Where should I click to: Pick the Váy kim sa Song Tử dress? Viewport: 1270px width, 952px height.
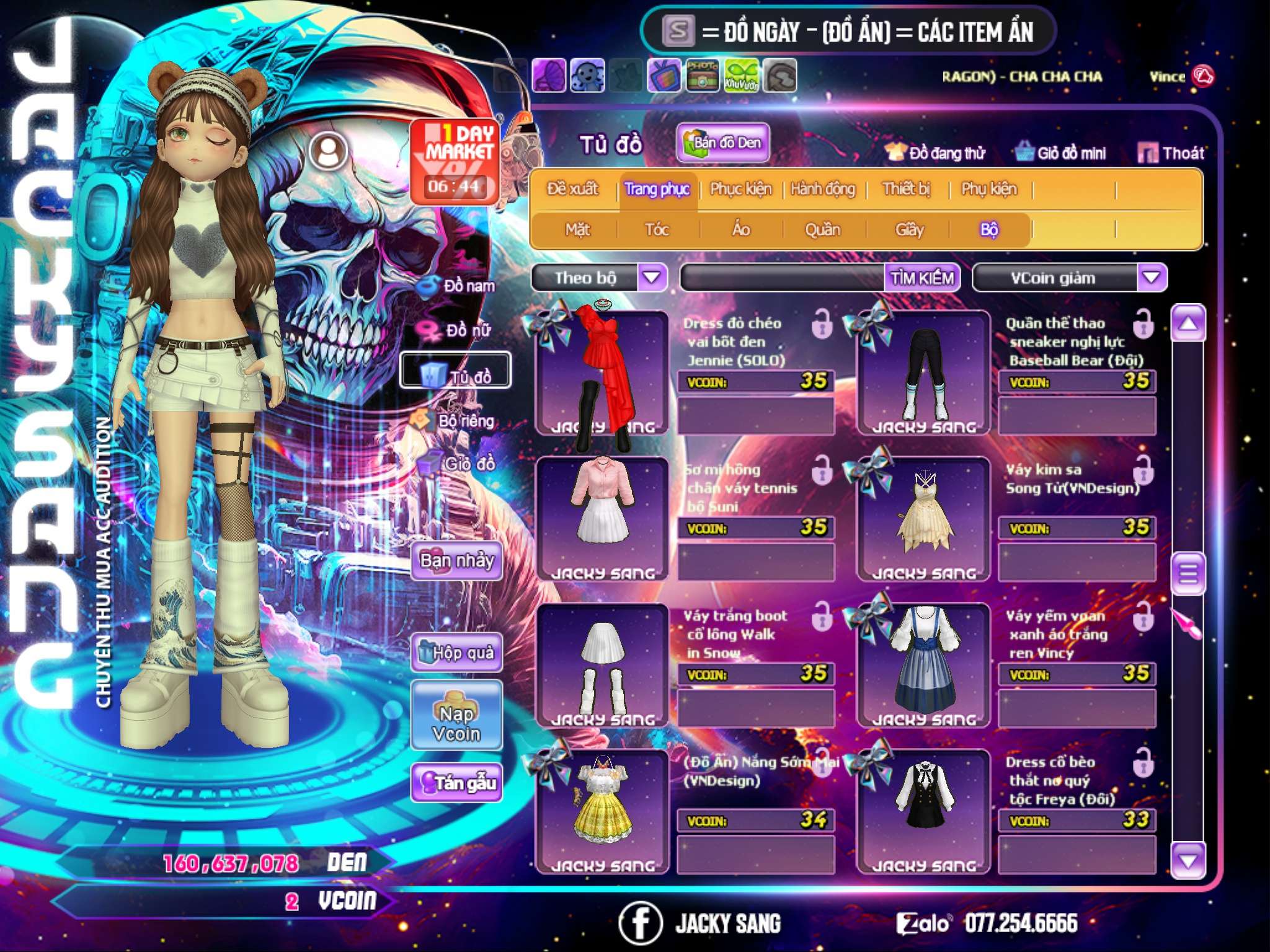tap(923, 519)
